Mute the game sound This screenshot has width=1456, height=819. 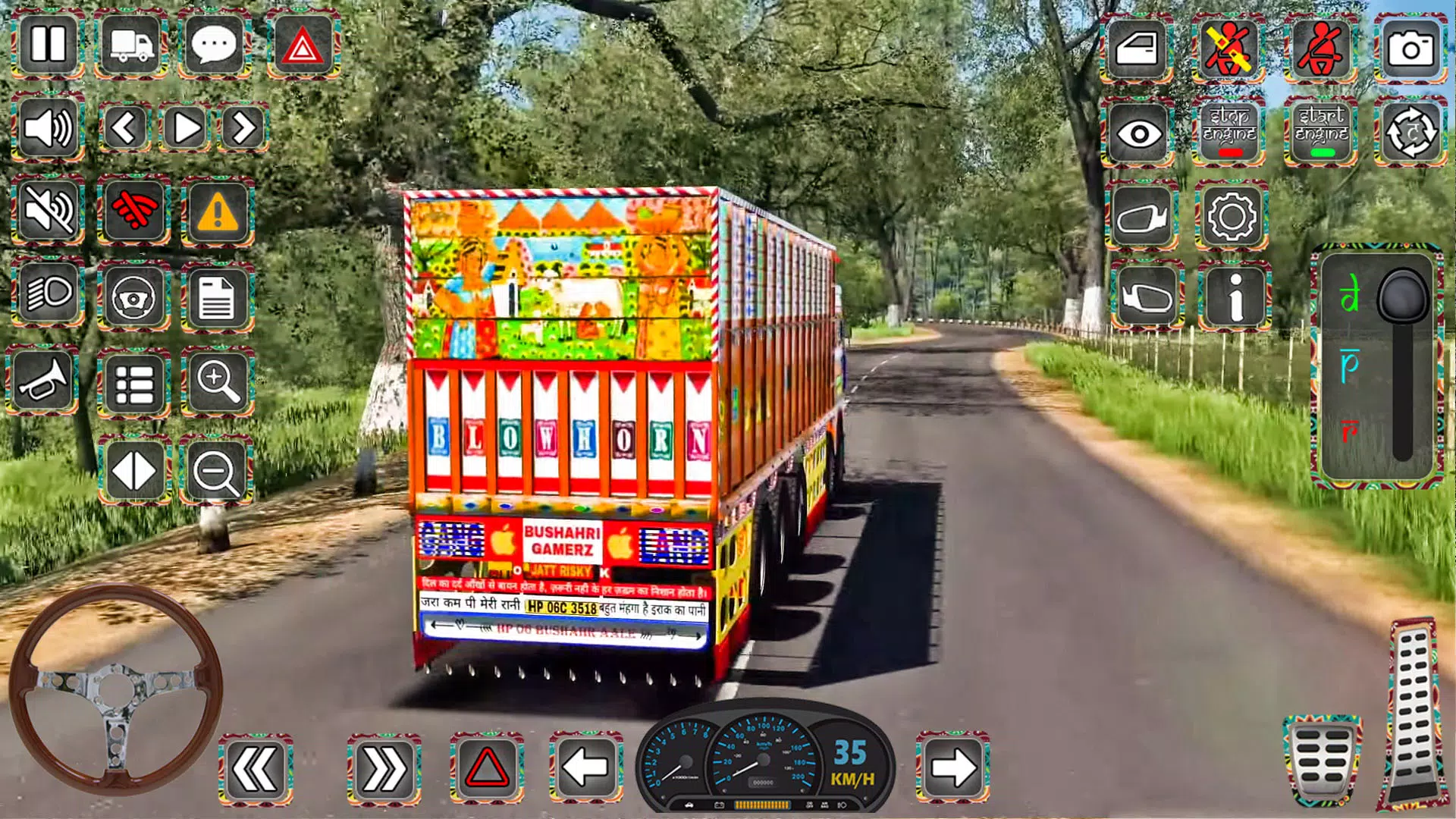(48, 212)
